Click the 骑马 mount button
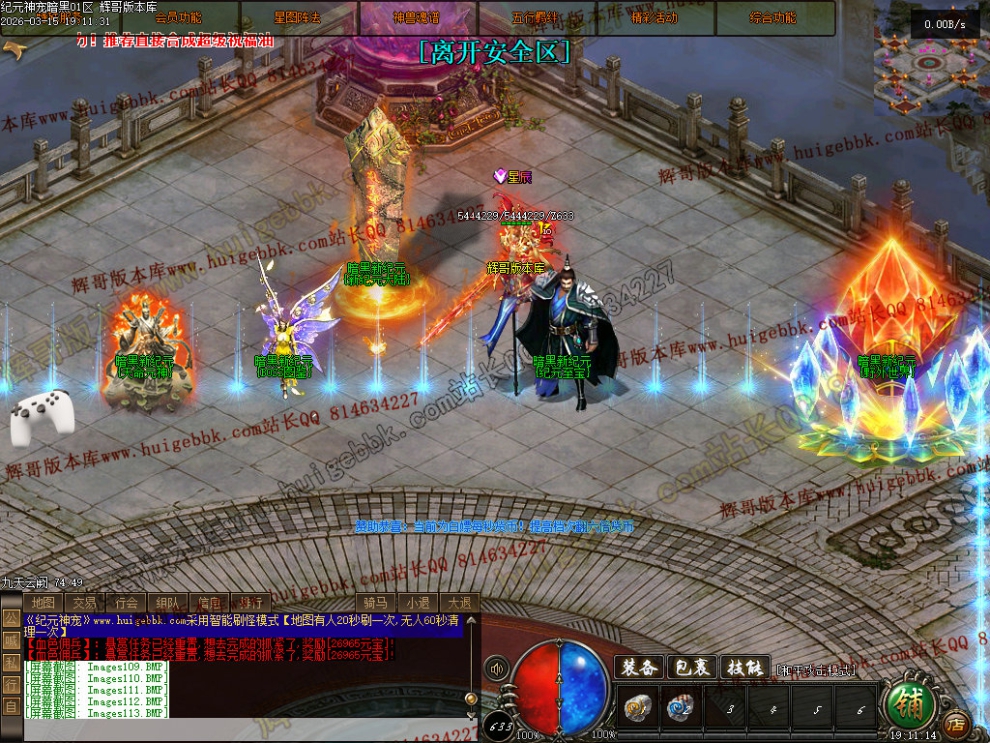 click(375, 602)
